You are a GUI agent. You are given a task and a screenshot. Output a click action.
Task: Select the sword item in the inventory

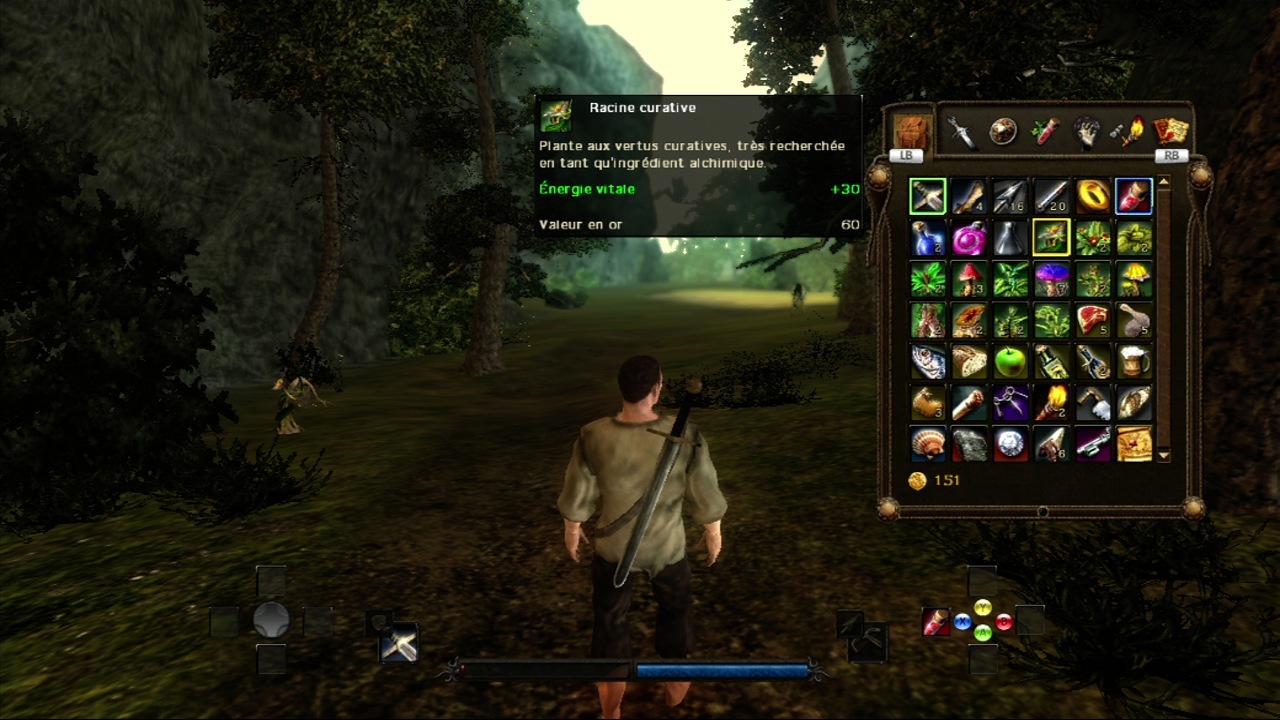pos(928,196)
